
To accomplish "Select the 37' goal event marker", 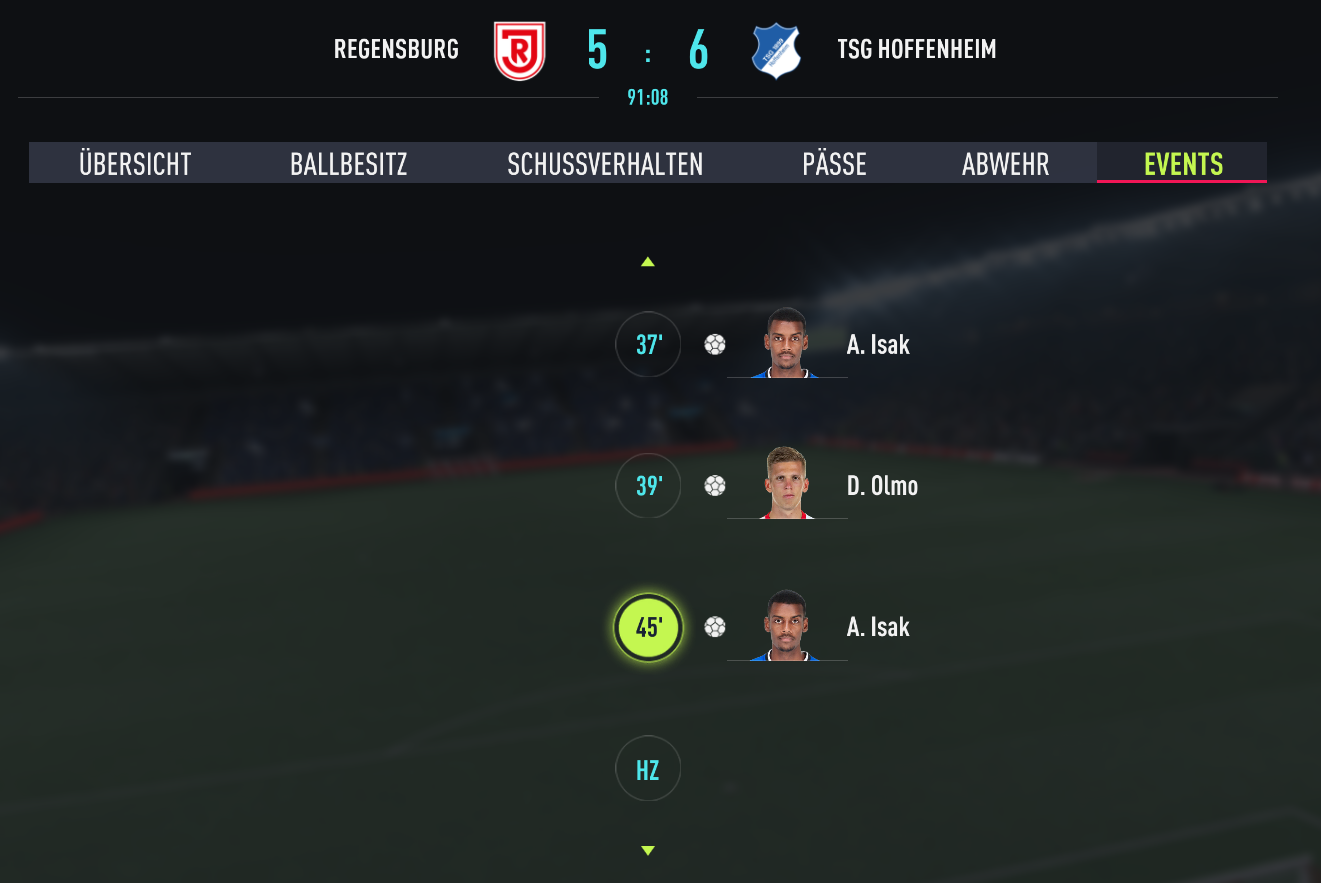I will click(x=648, y=345).
